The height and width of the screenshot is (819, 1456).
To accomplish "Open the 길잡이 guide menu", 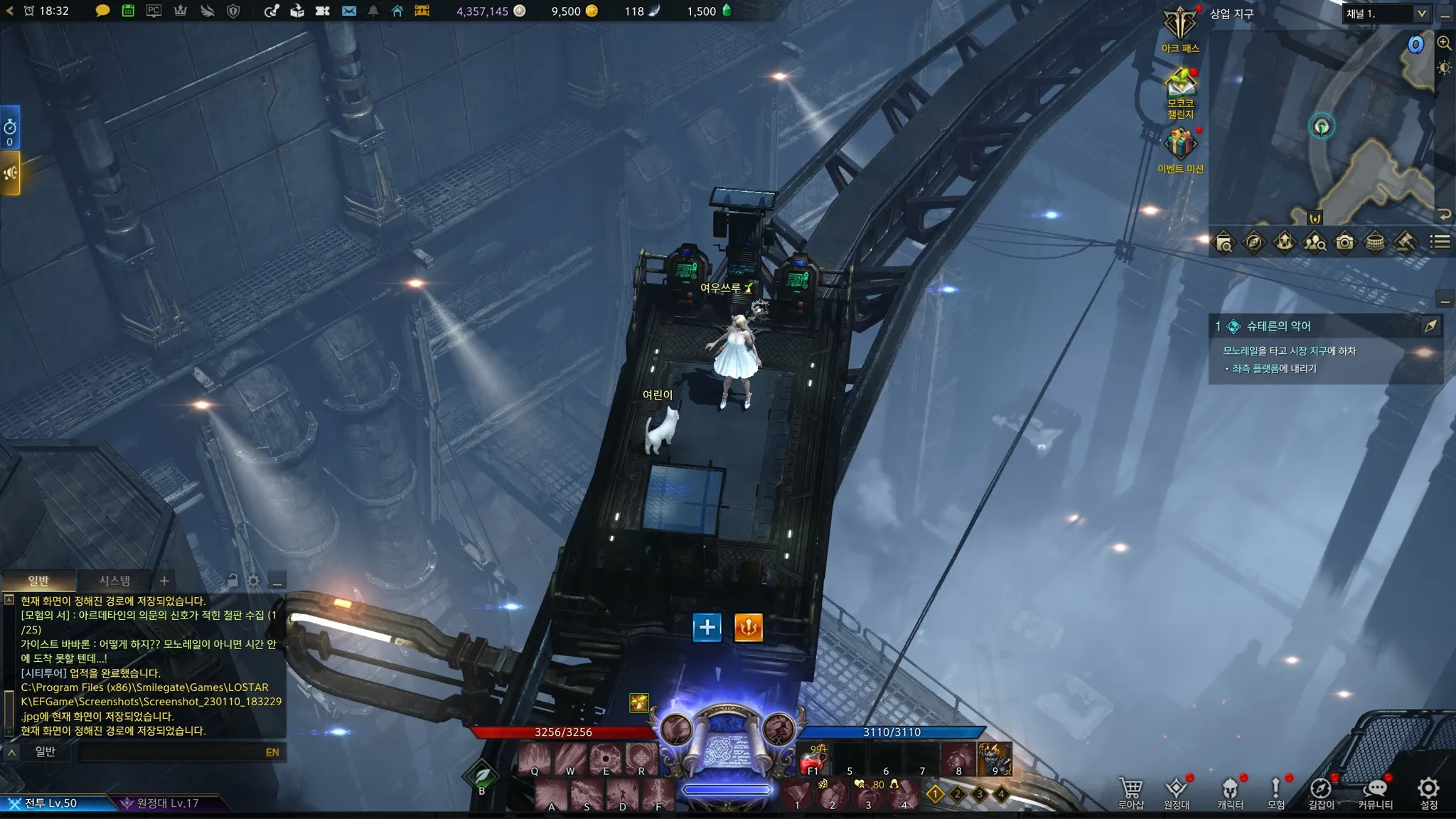I will [1321, 792].
